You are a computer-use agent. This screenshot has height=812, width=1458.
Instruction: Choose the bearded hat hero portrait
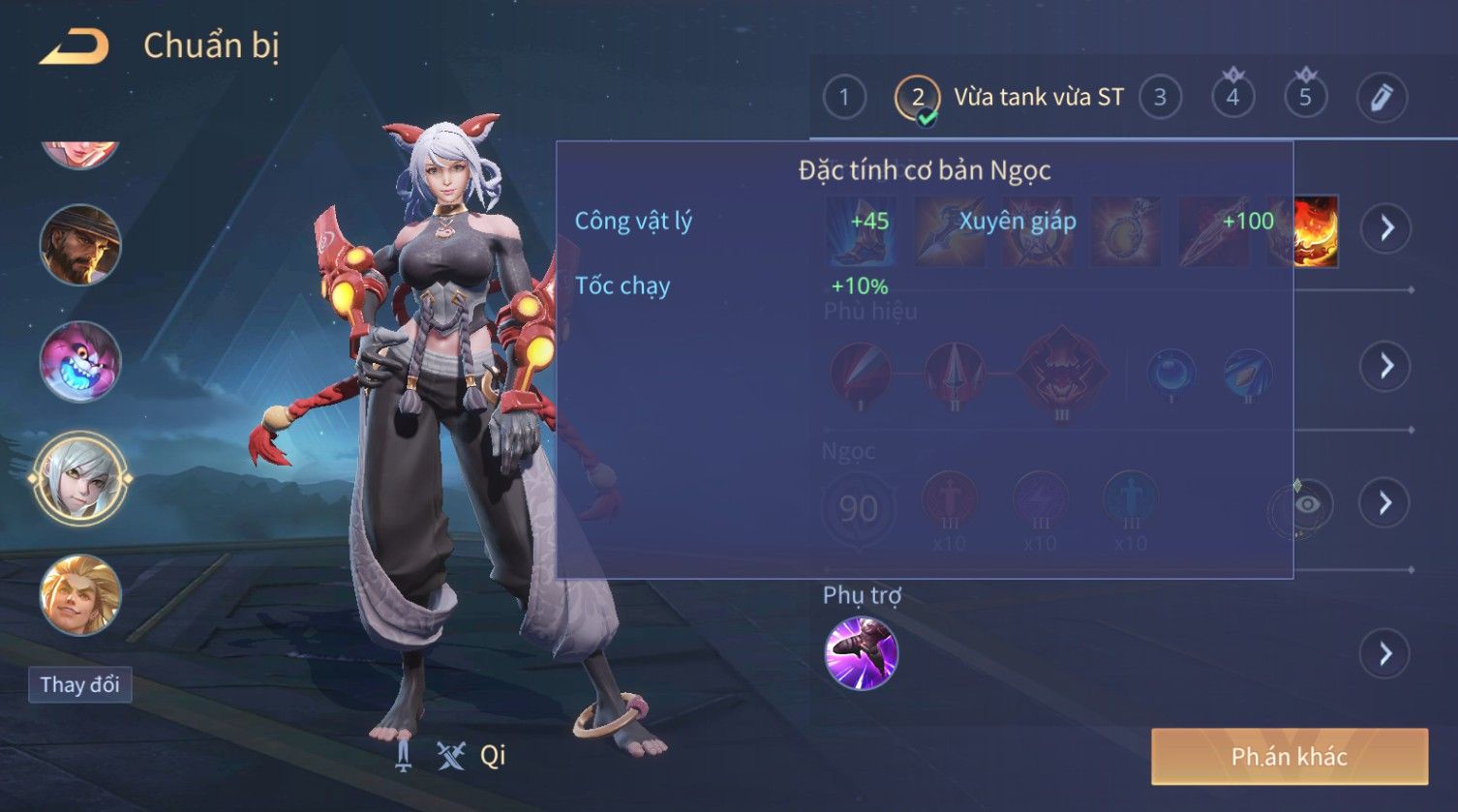coord(80,245)
